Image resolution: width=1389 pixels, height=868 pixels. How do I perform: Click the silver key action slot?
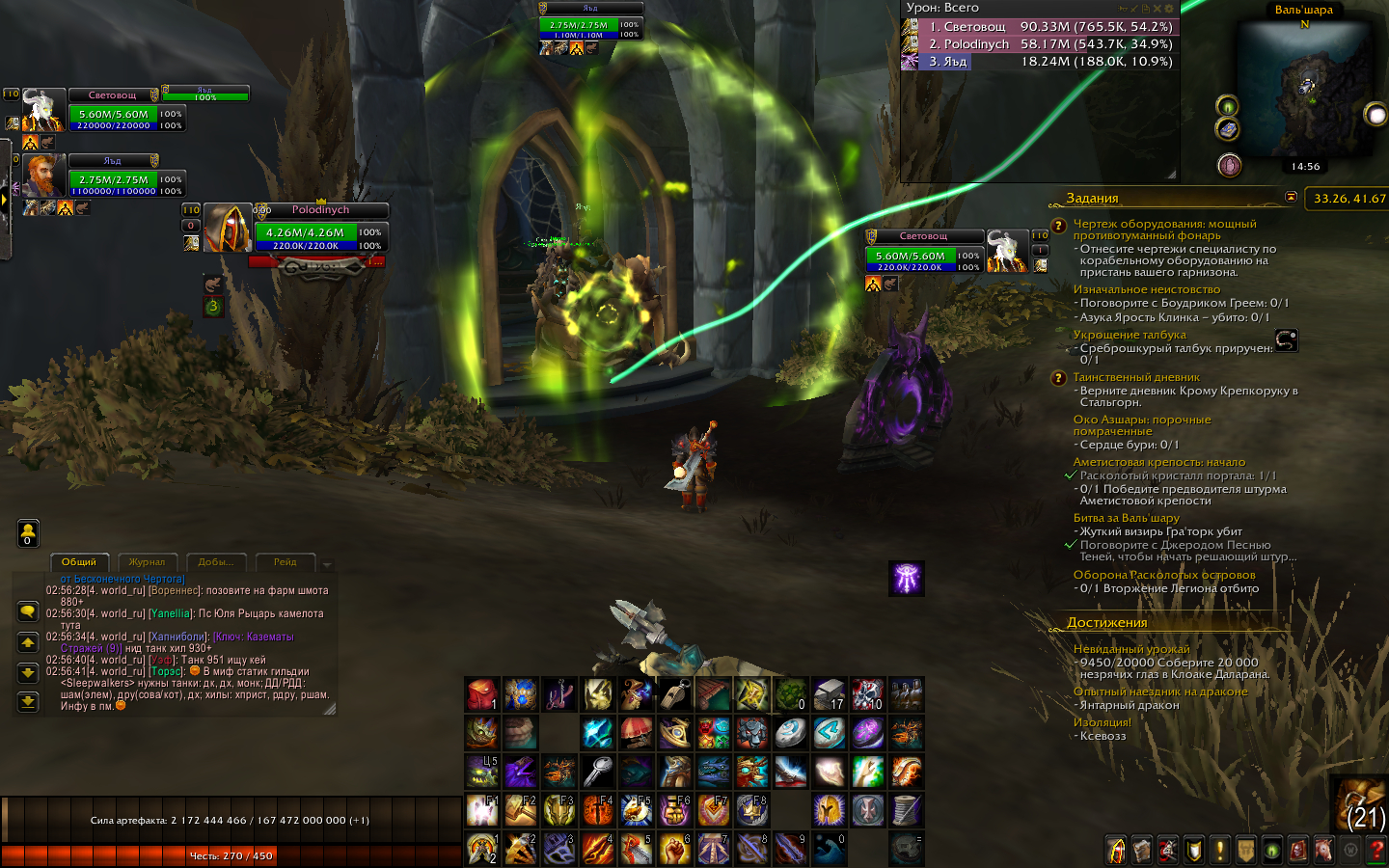coord(598,772)
